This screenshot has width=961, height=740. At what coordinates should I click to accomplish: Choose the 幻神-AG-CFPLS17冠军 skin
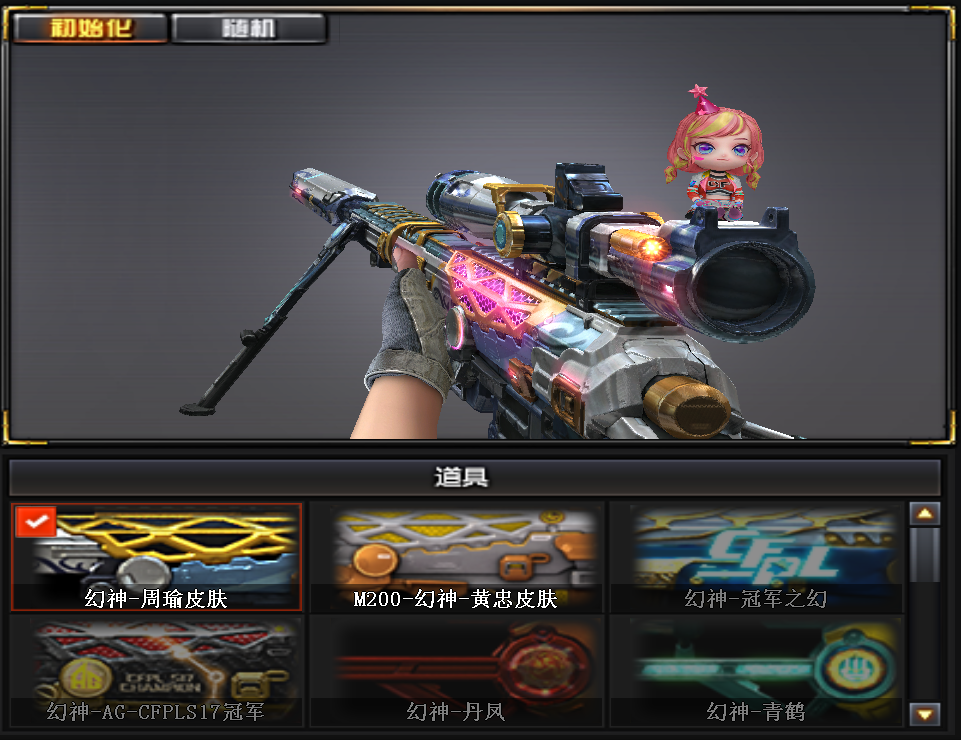(156, 670)
